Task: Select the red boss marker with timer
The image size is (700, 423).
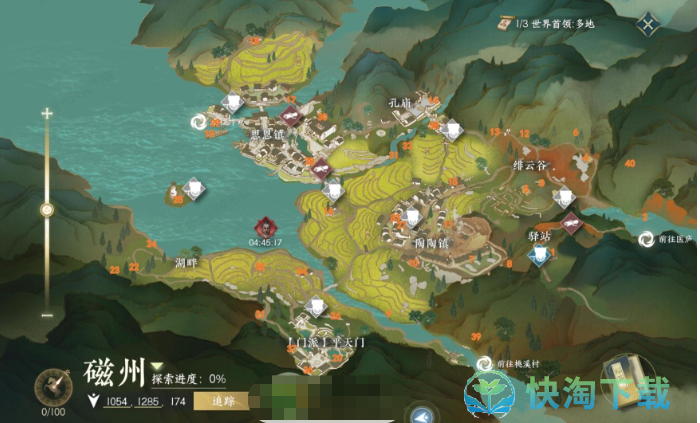Action: [x=265, y=226]
